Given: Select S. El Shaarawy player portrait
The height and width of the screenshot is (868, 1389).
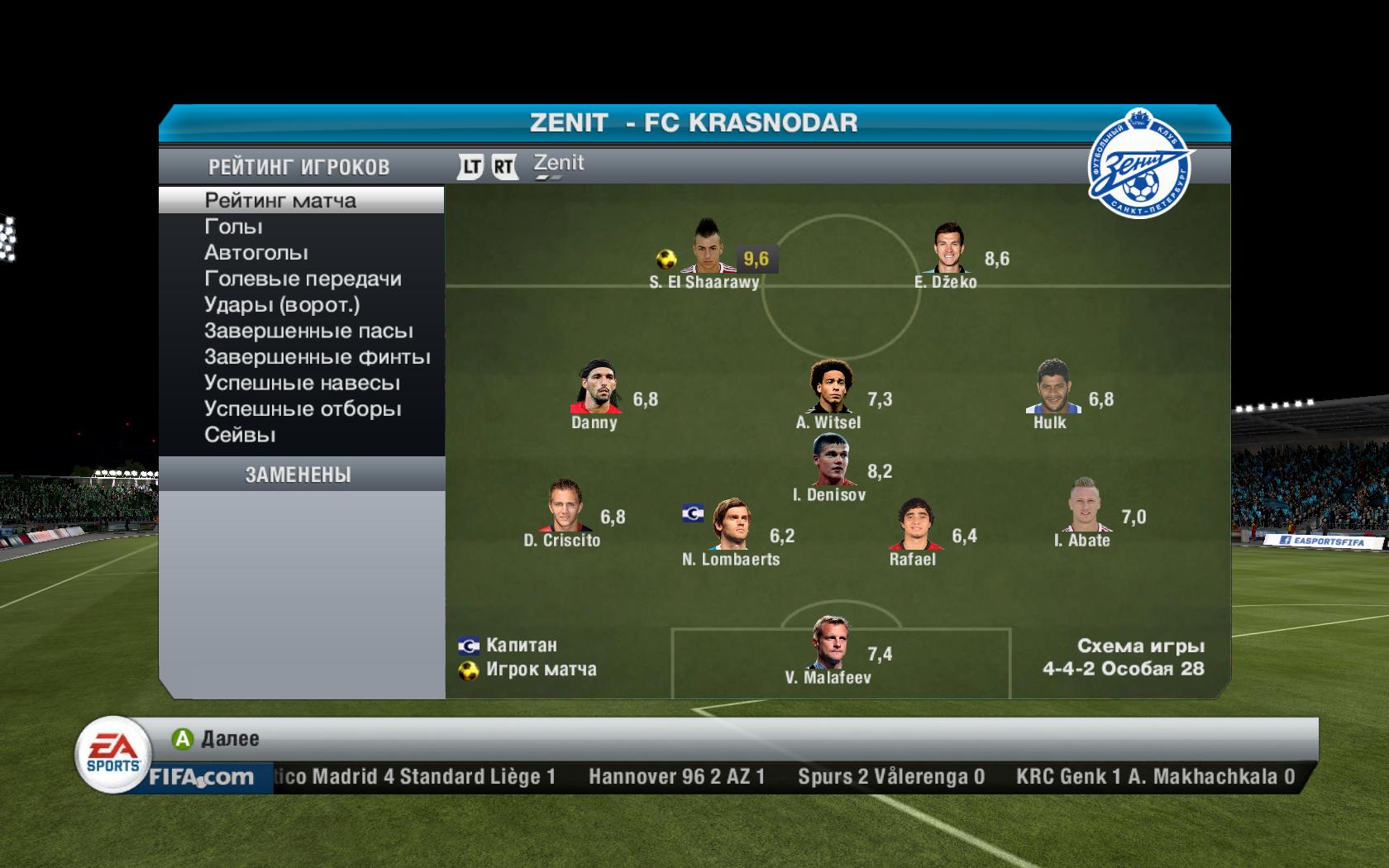Looking at the screenshot, I should click(706, 247).
